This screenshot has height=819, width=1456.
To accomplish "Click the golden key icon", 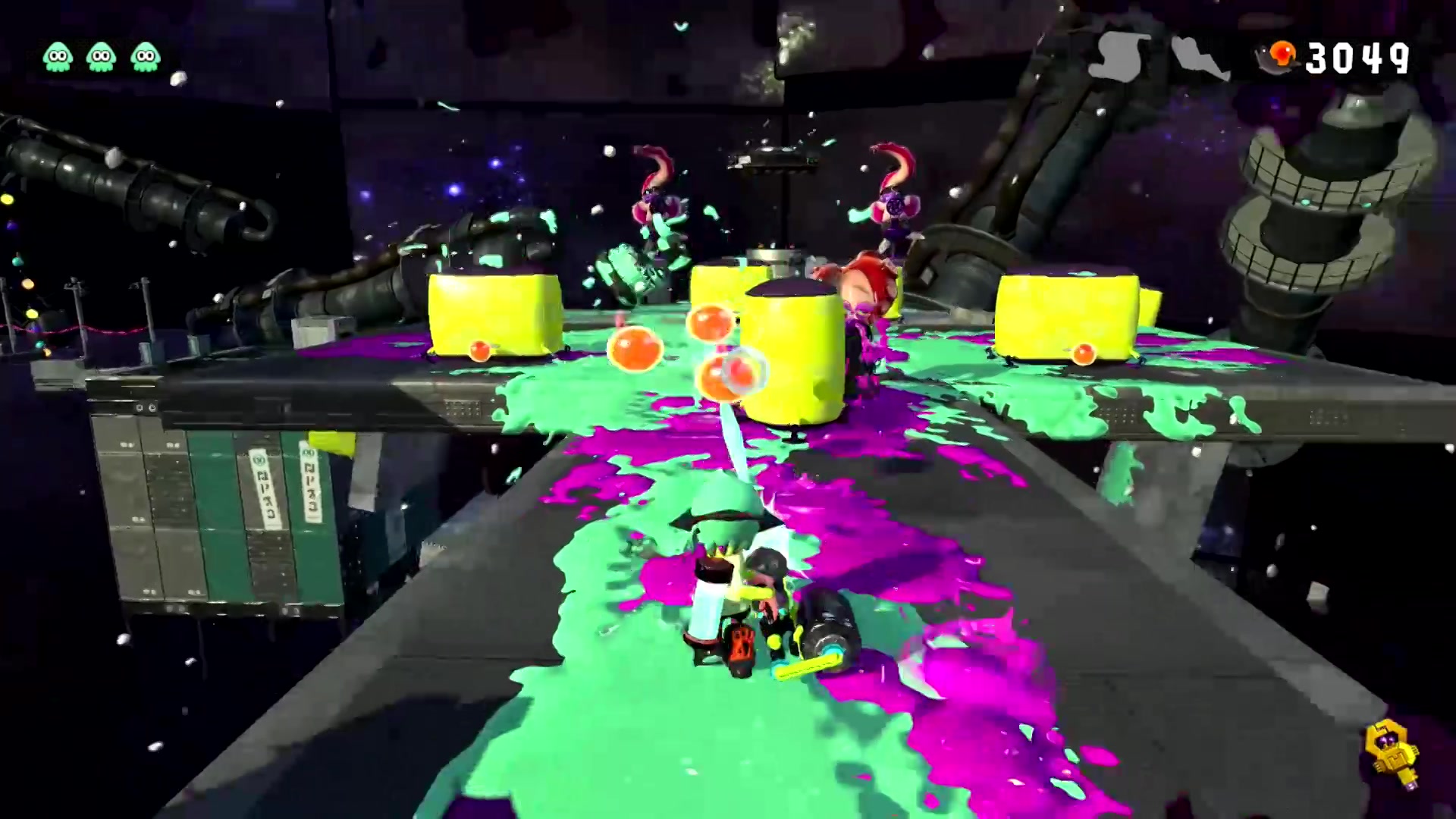I will 1391,754.
